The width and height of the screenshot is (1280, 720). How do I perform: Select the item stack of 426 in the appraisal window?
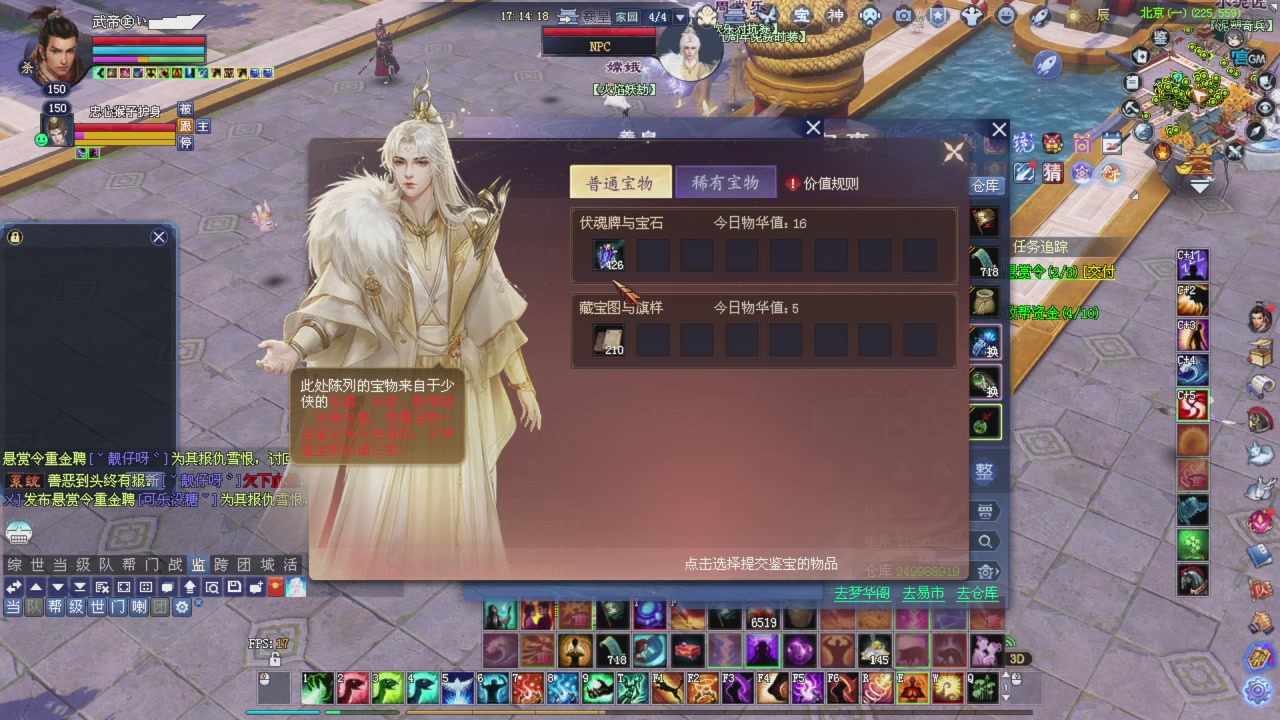(x=610, y=255)
